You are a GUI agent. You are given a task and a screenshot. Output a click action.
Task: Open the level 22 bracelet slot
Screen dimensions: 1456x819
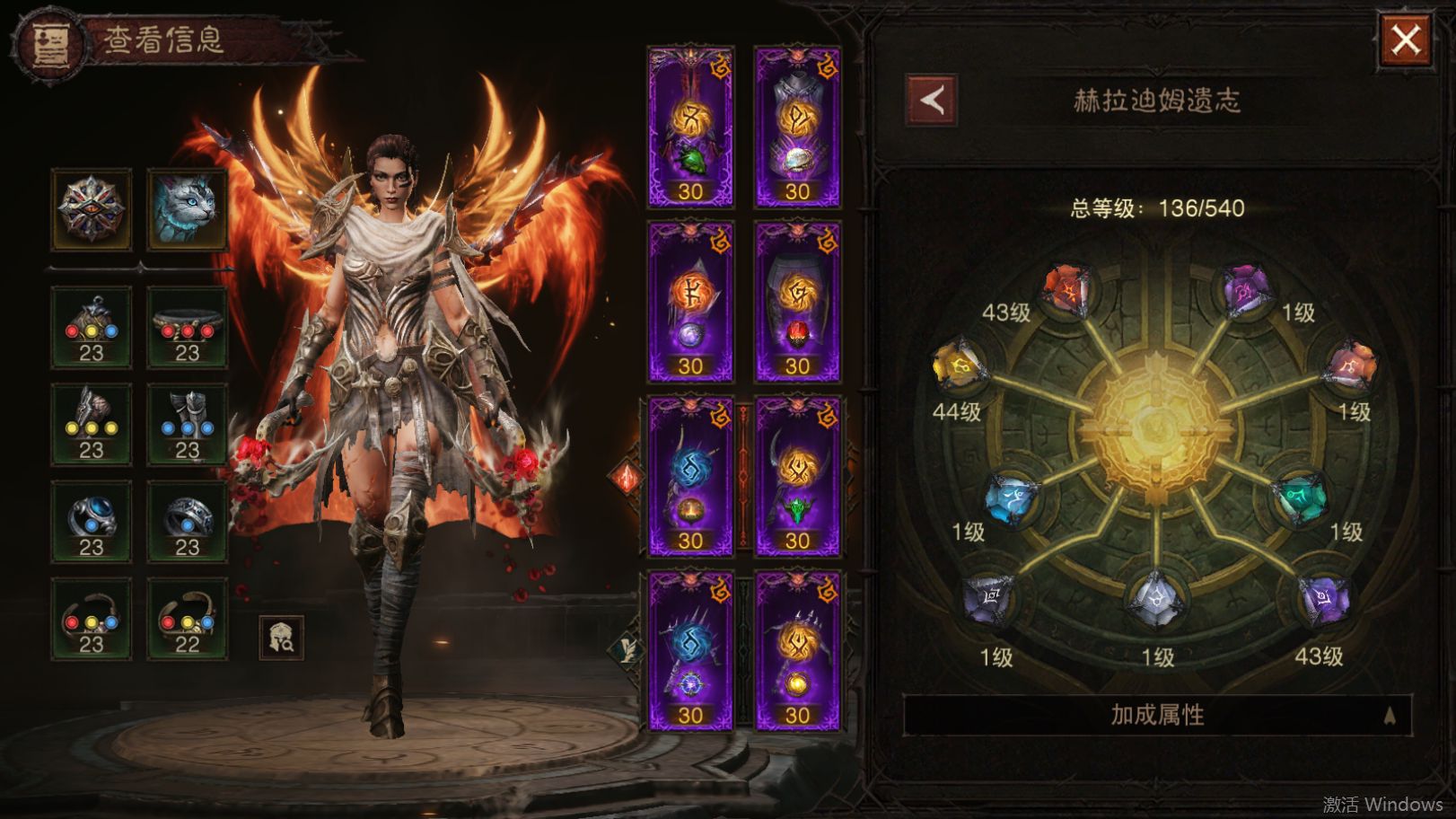187,620
